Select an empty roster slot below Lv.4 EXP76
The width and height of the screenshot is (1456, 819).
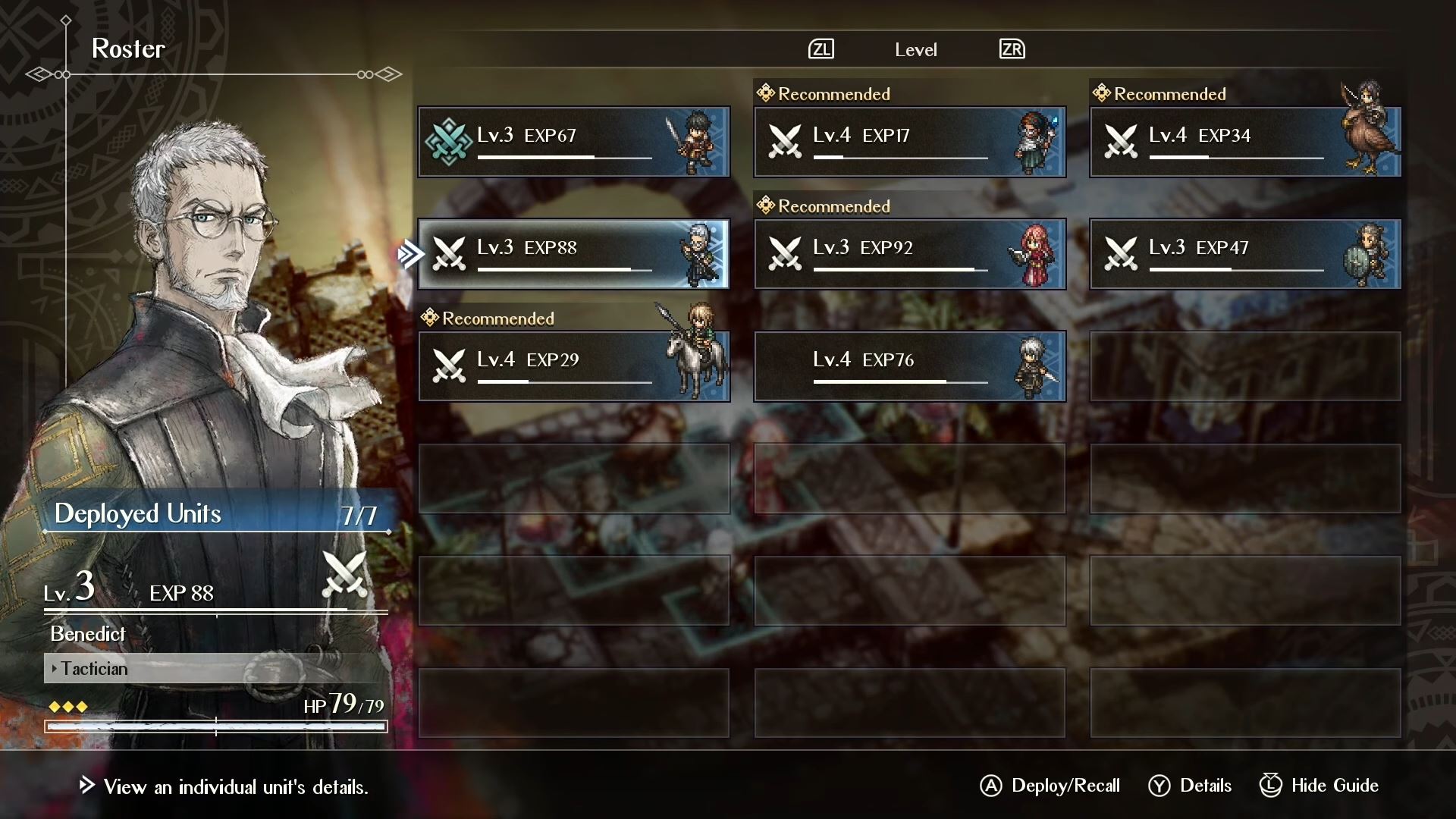coord(909,479)
